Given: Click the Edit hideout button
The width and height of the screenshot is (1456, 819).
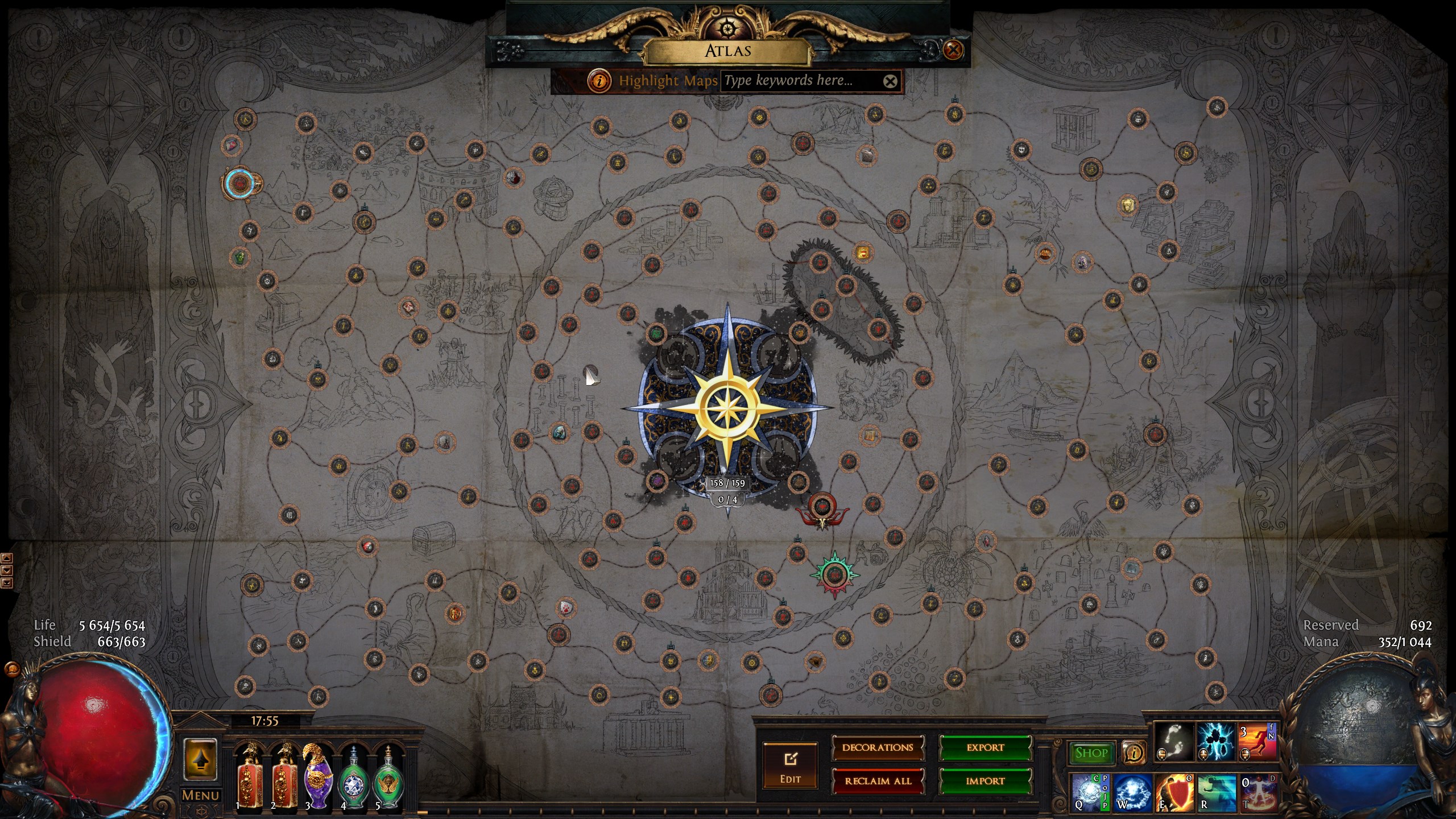Looking at the screenshot, I should [790, 765].
